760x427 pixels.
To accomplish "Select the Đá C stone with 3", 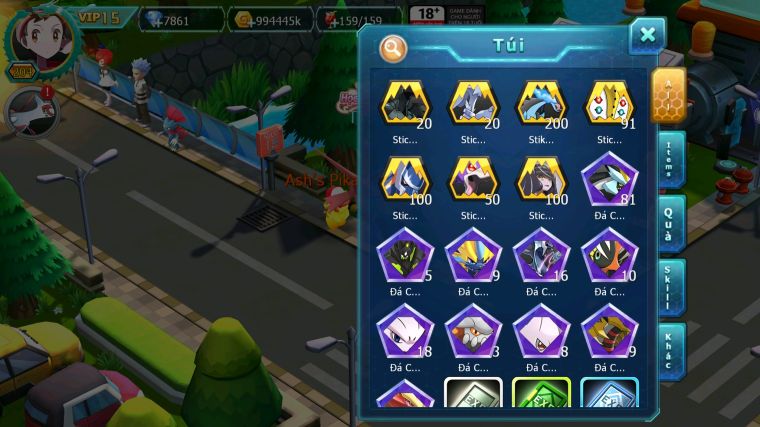I will click(x=473, y=333).
